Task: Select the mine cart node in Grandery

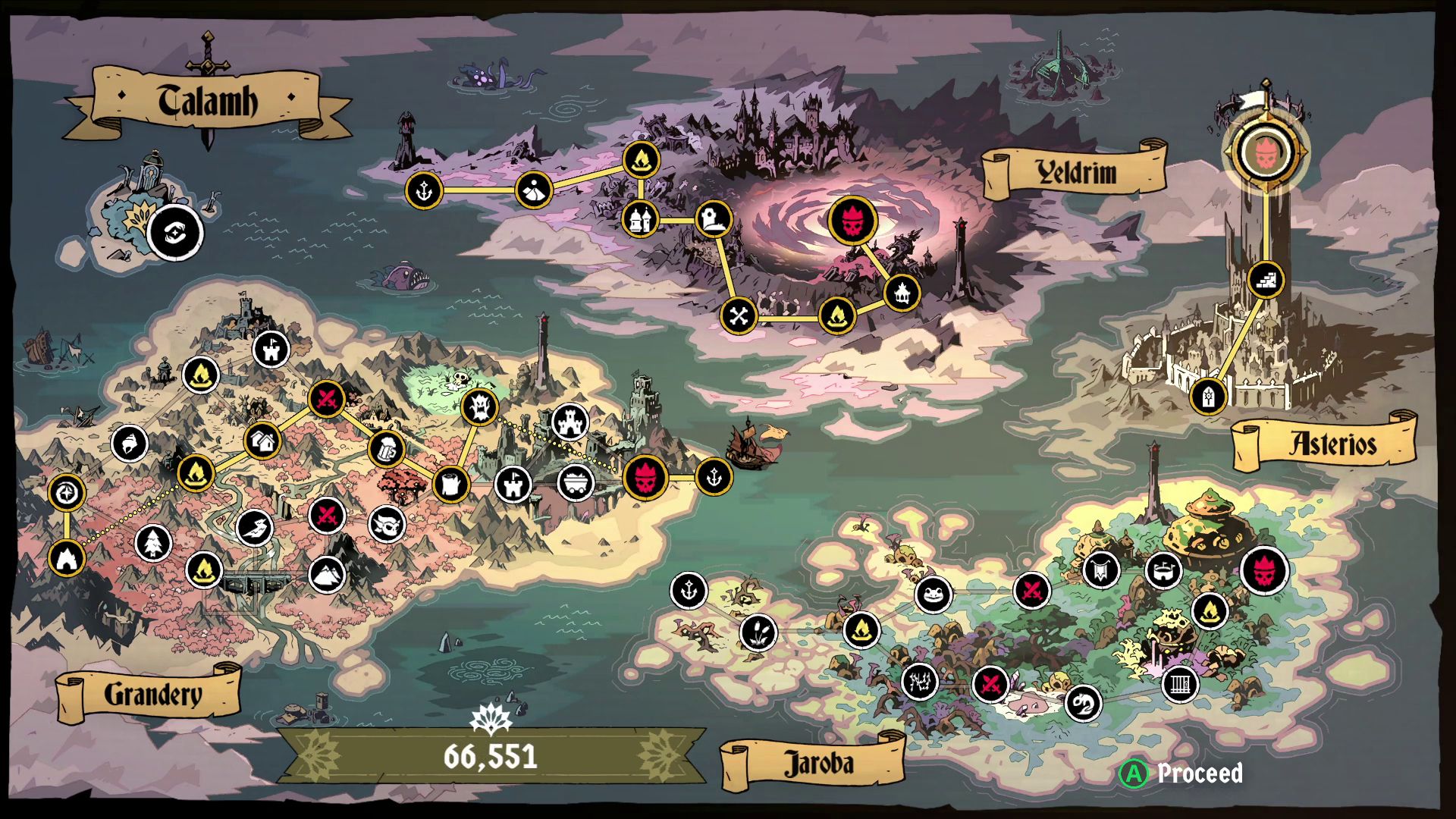Action: pos(576,482)
